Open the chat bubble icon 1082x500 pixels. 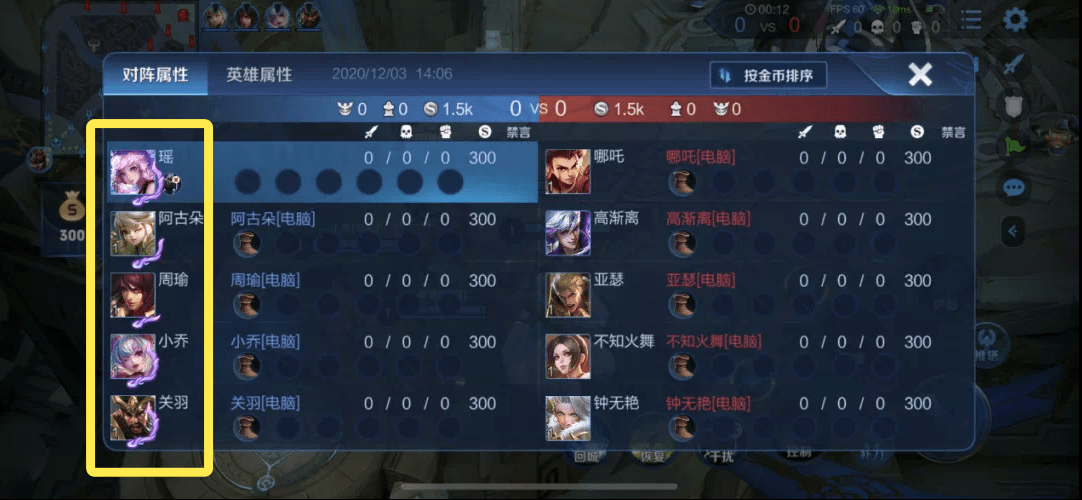click(1013, 188)
